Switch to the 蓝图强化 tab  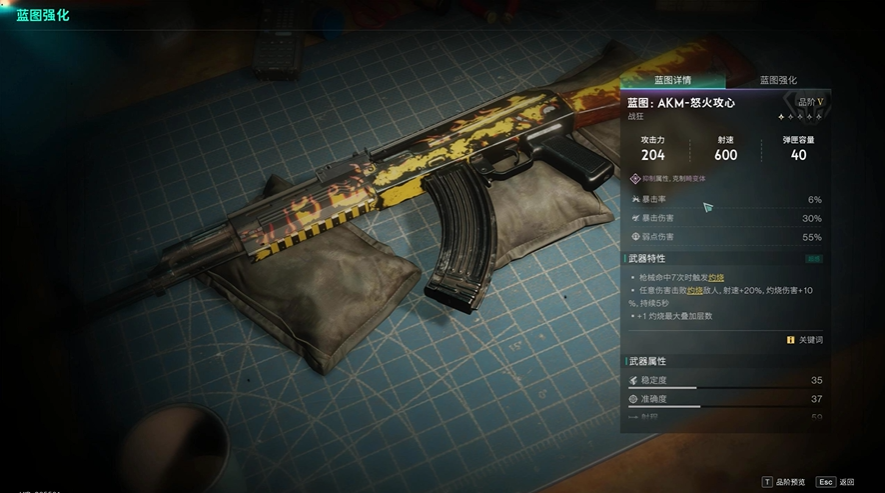[778, 80]
